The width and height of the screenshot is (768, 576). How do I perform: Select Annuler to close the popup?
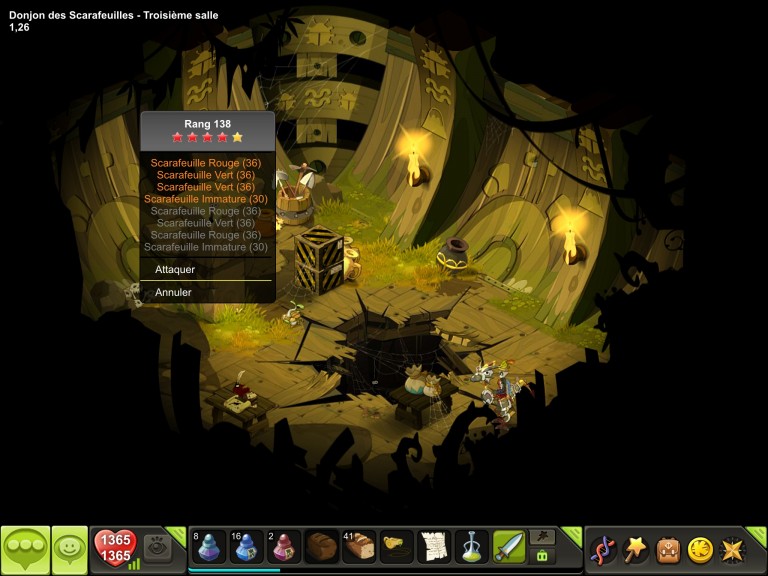pyautogui.click(x=173, y=293)
